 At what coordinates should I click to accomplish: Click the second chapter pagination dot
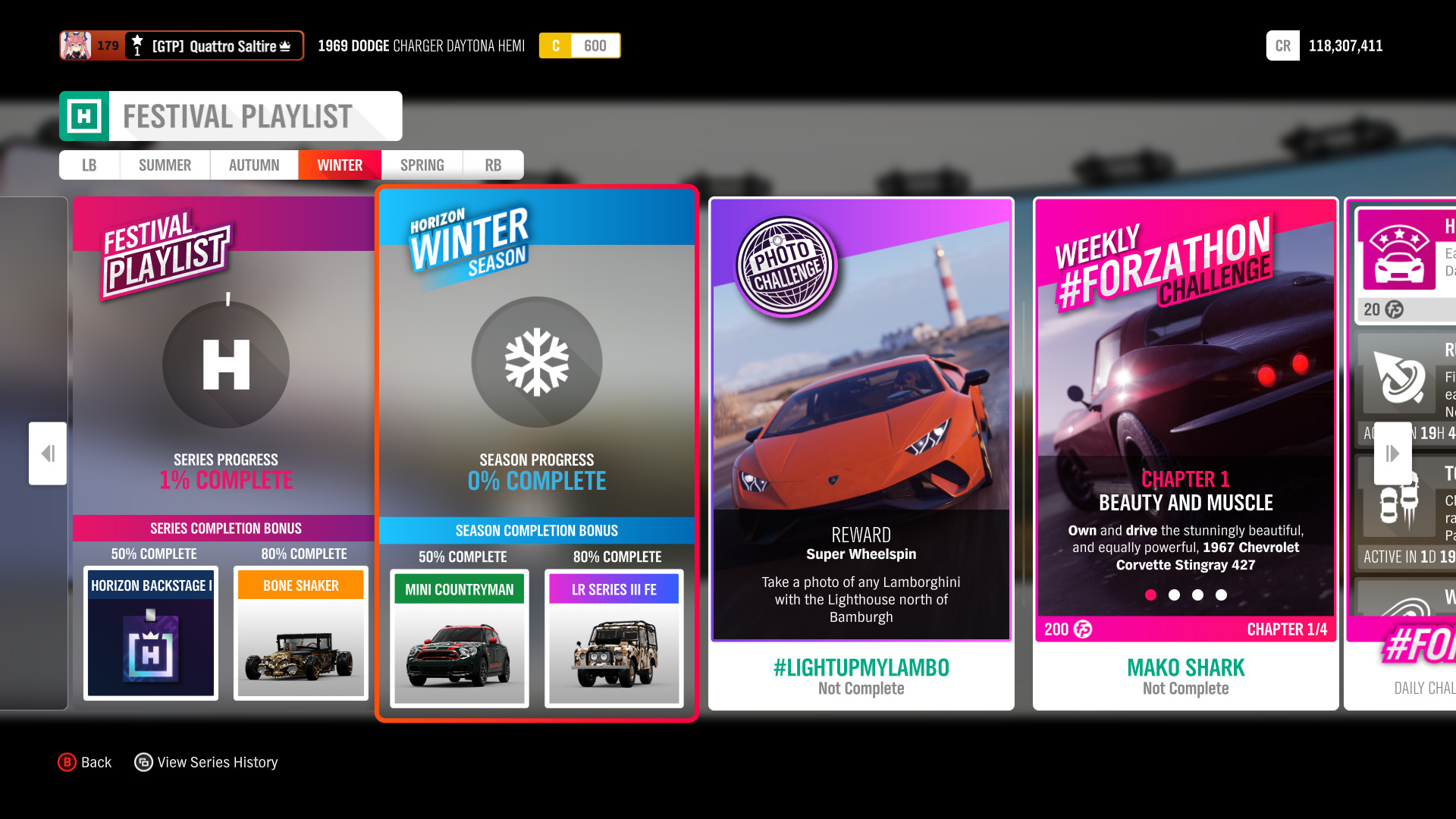click(1175, 595)
